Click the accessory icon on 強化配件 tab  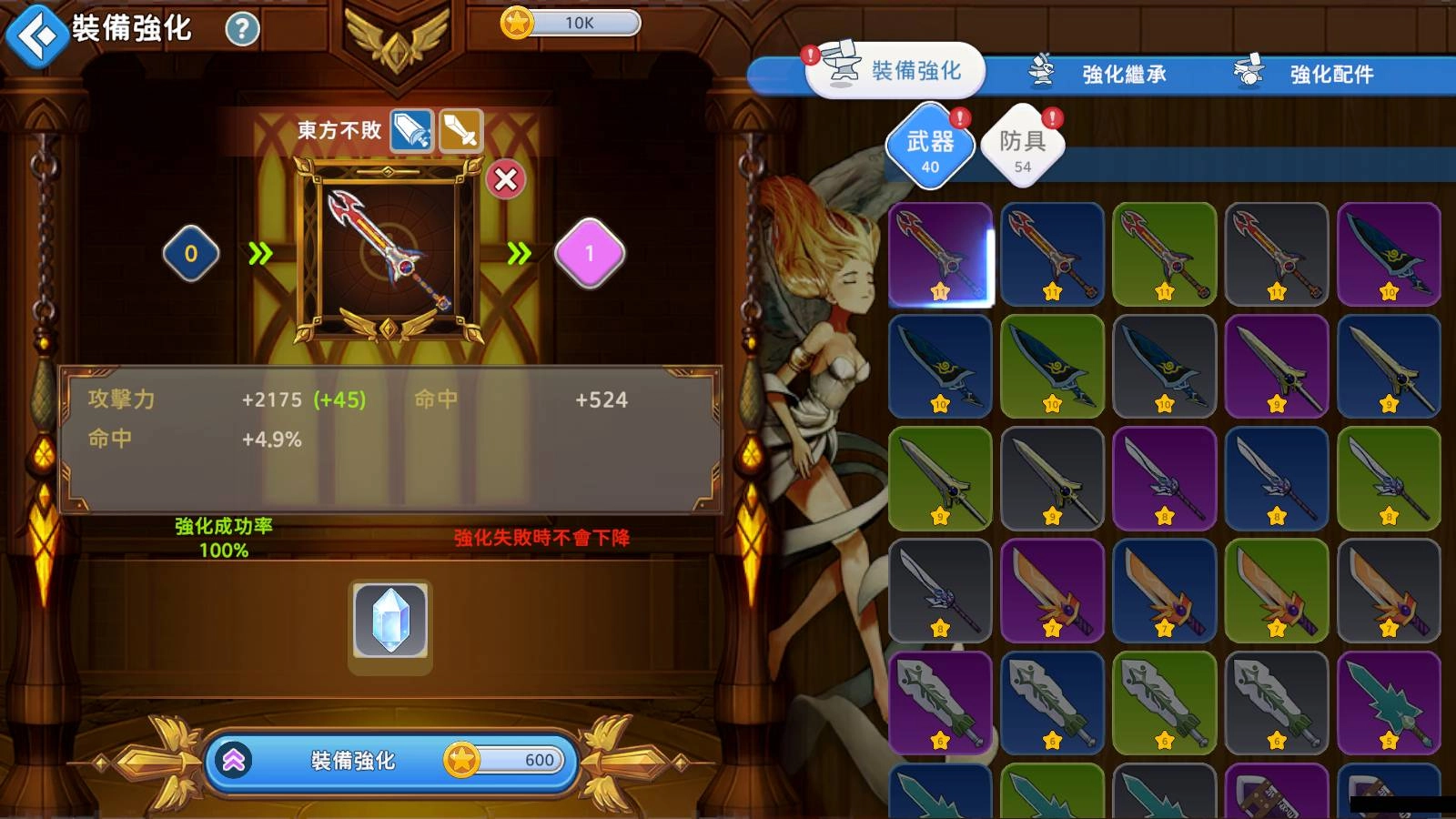pos(1247,72)
